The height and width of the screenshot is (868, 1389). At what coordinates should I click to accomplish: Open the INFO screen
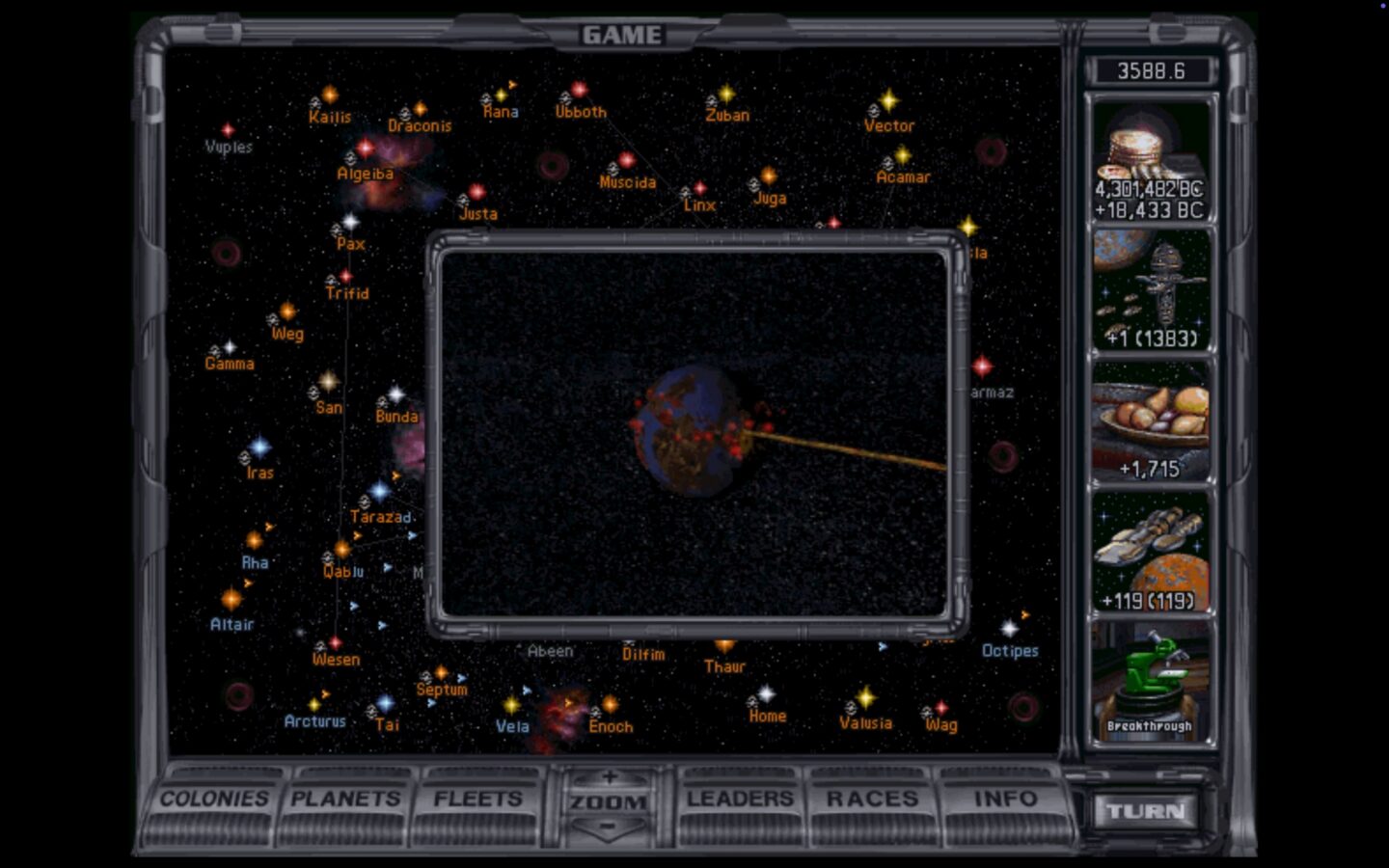point(1004,800)
